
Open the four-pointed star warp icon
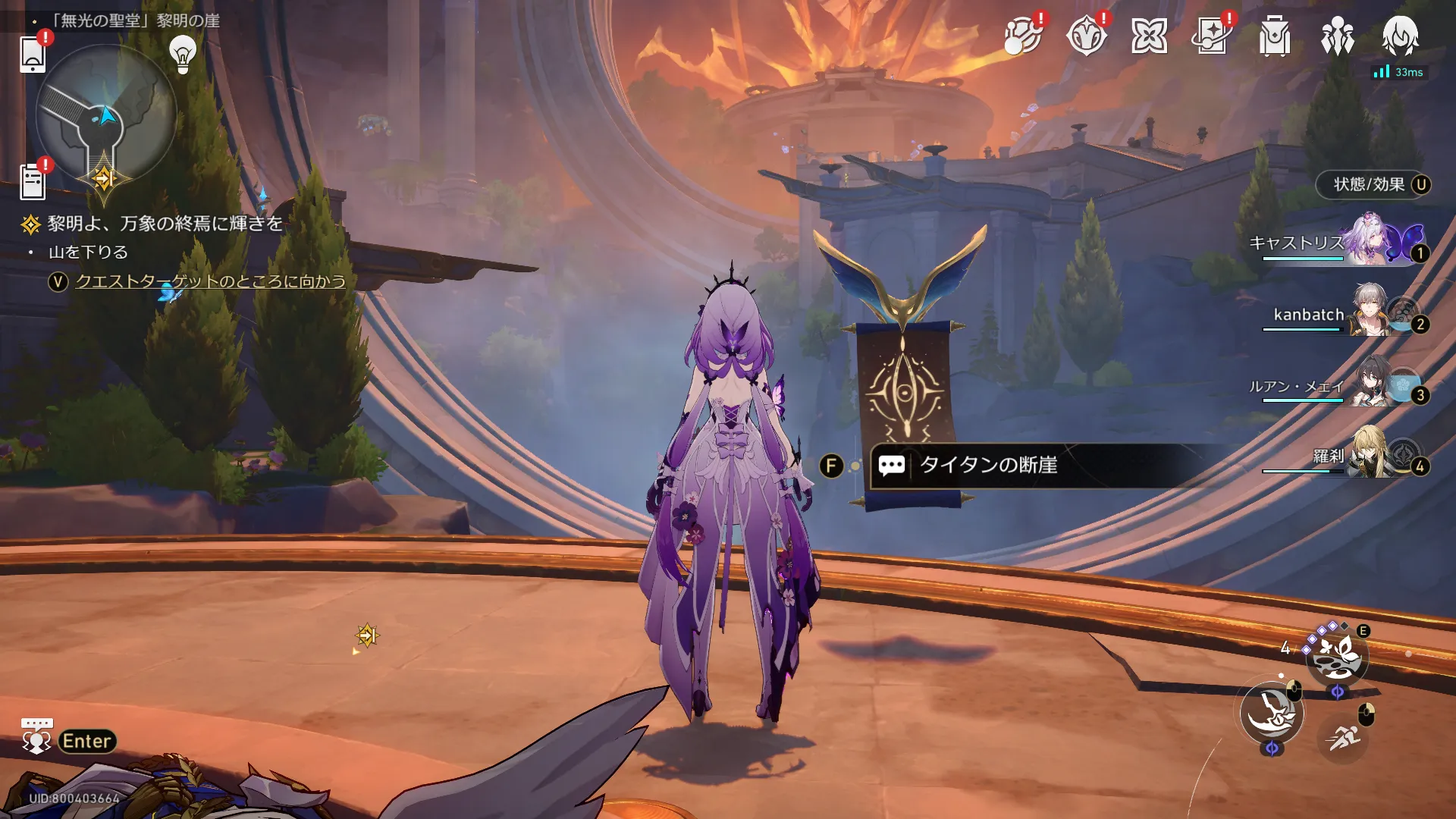click(x=1149, y=36)
